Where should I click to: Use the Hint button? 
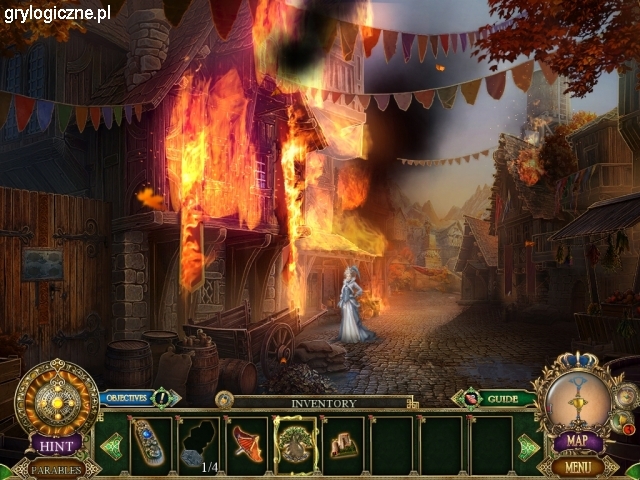[57, 444]
